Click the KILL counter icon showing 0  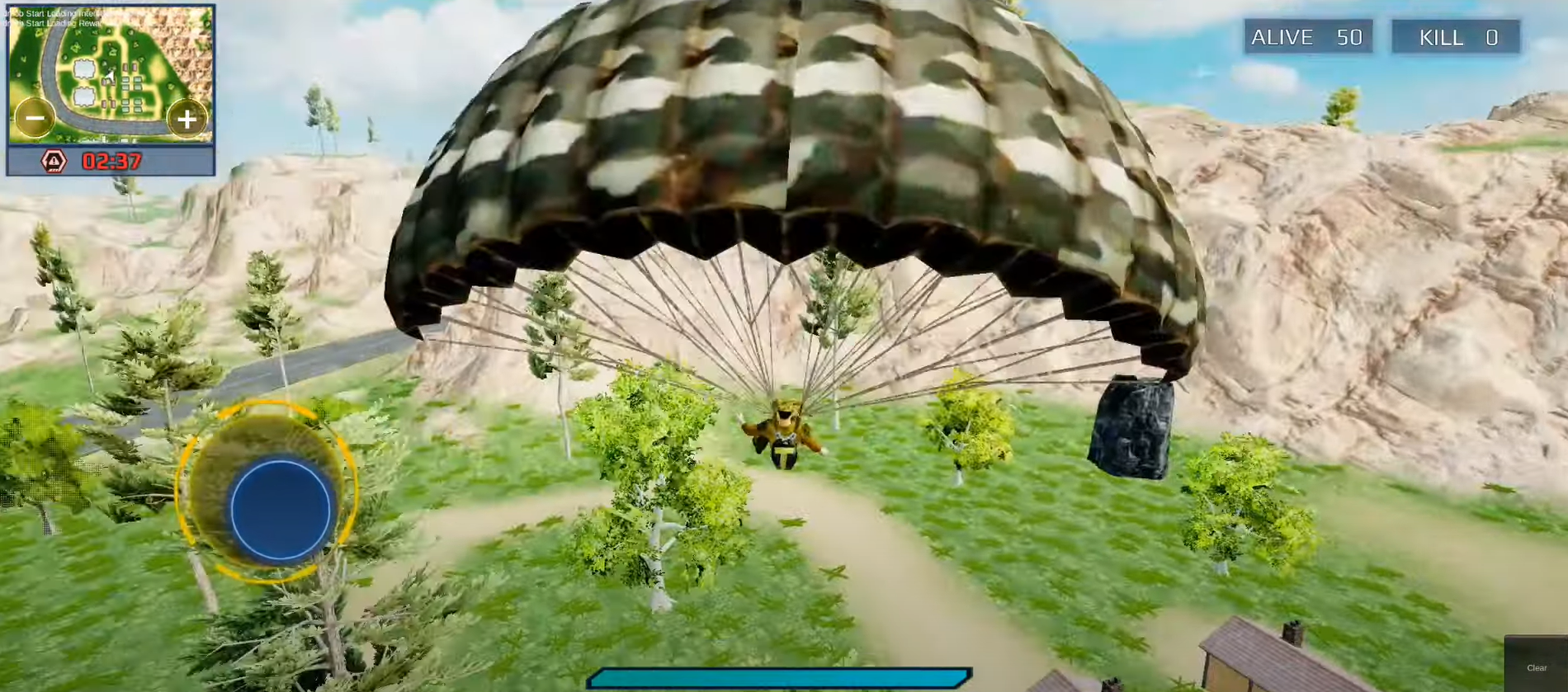(1455, 37)
